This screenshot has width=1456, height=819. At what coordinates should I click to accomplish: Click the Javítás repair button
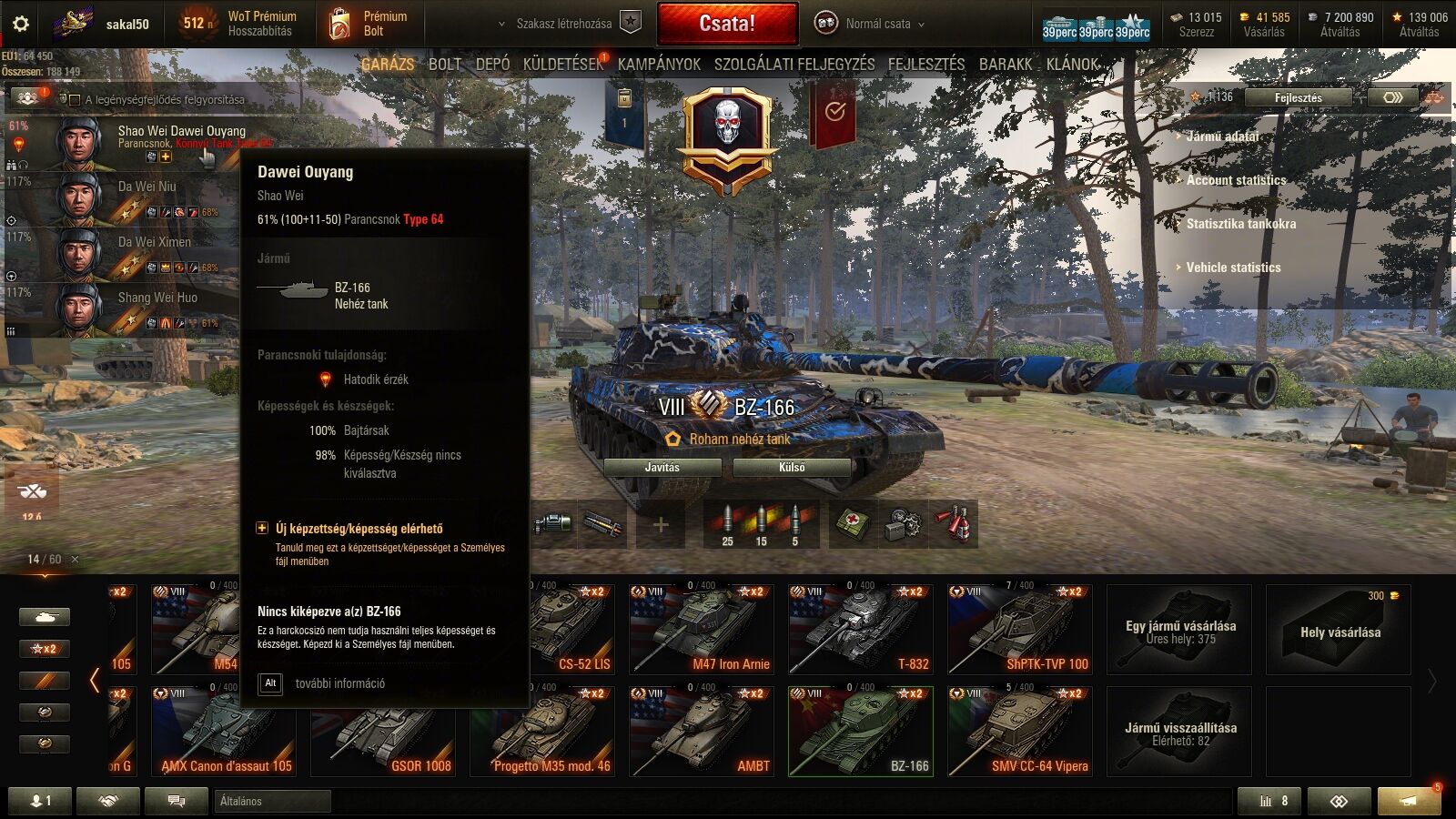(662, 467)
